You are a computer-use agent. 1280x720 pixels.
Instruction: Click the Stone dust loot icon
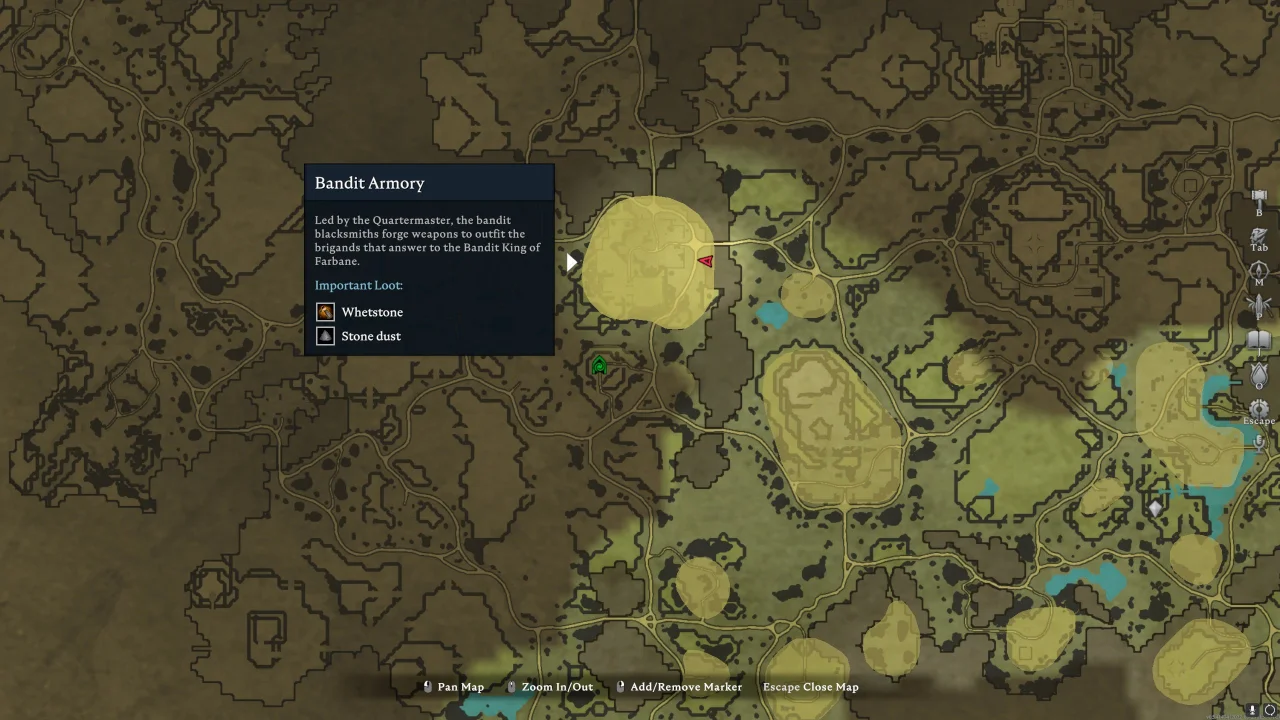(x=325, y=335)
